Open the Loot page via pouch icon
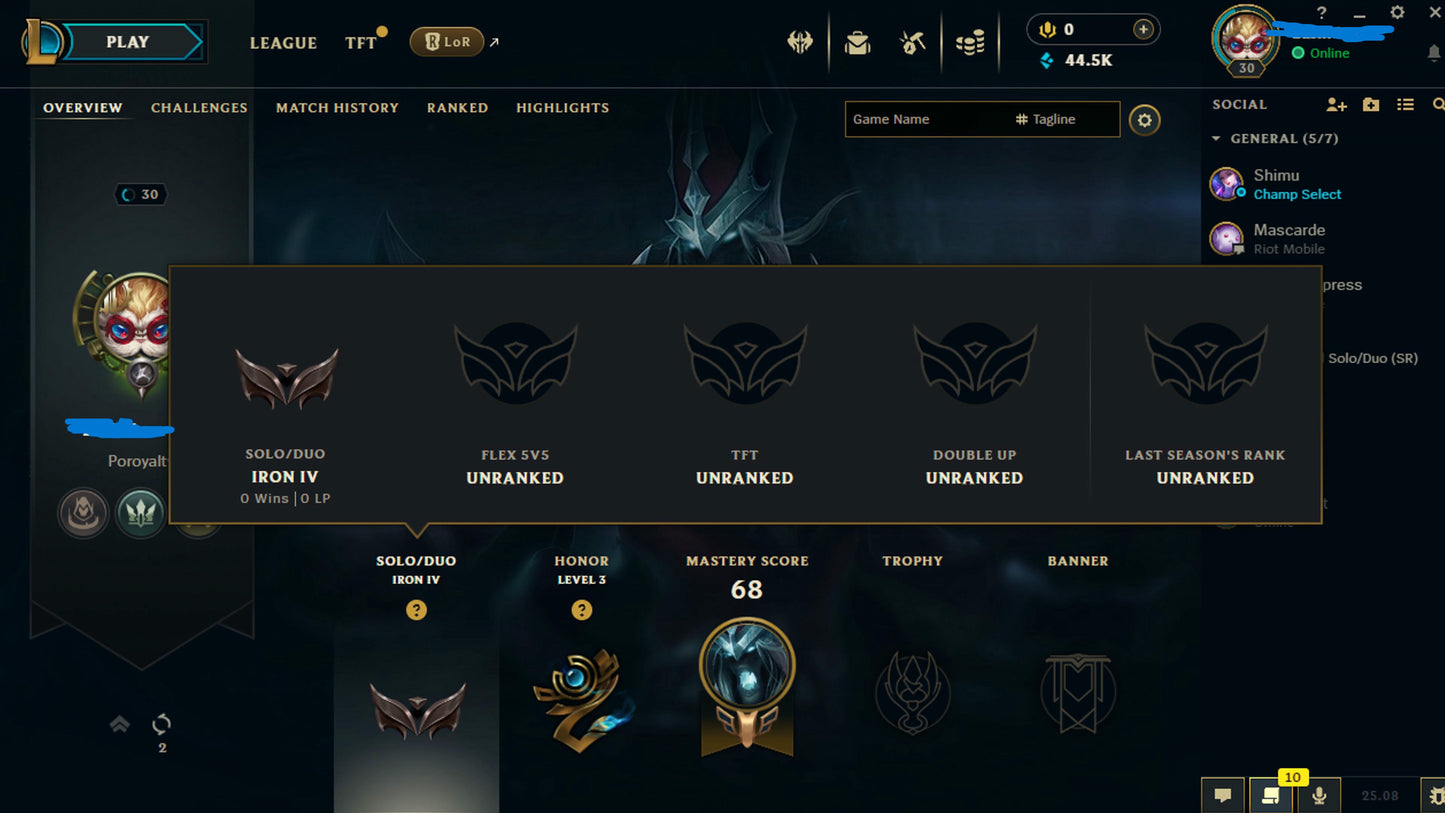Viewport: 1445px width, 813px height. pyautogui.click(x=856, y=41)
